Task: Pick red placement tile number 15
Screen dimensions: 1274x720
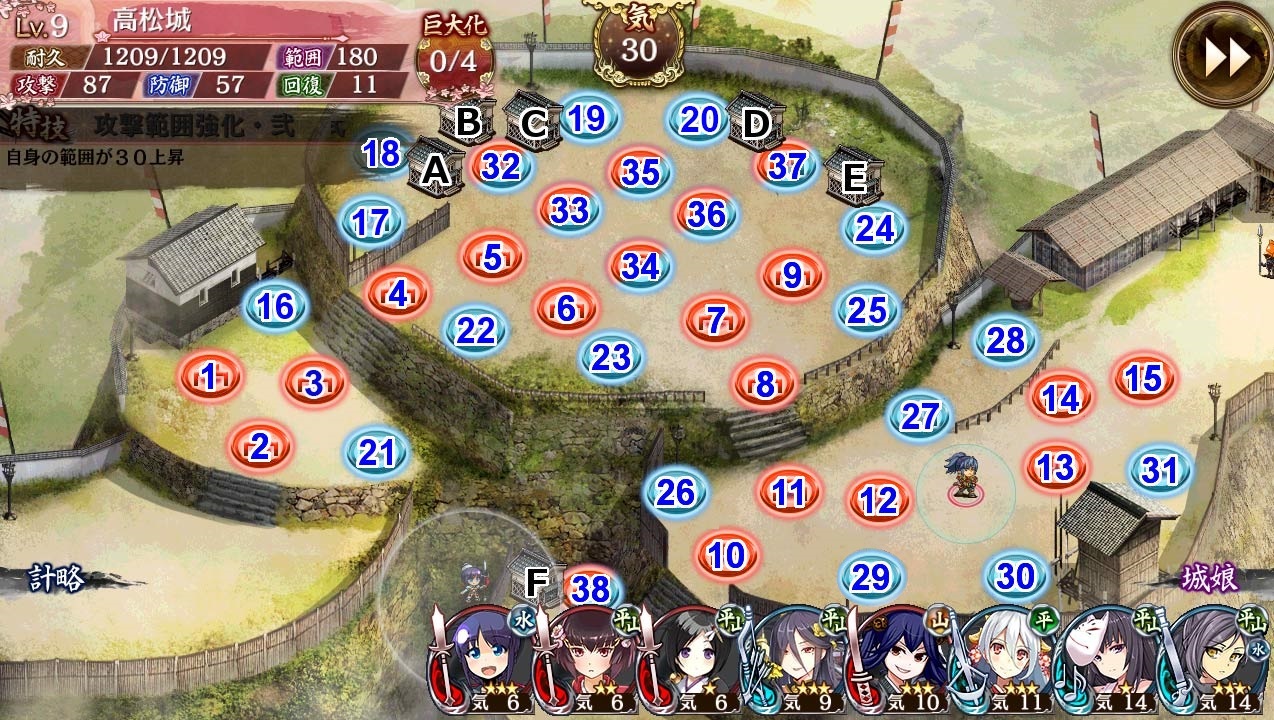Action: click(x=1143, y=379)
